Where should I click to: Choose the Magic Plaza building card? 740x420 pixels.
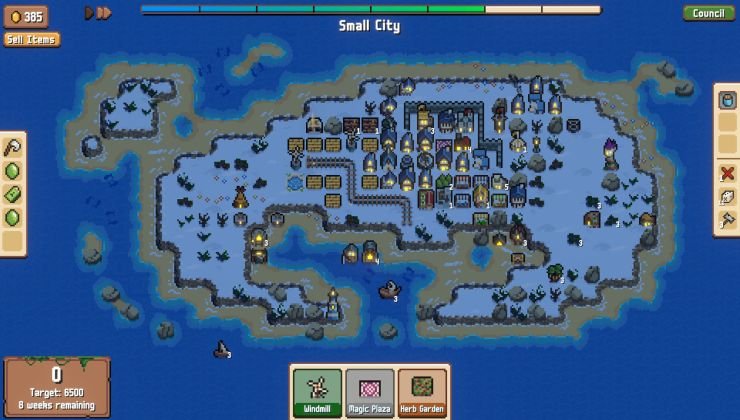pos(370,392)
